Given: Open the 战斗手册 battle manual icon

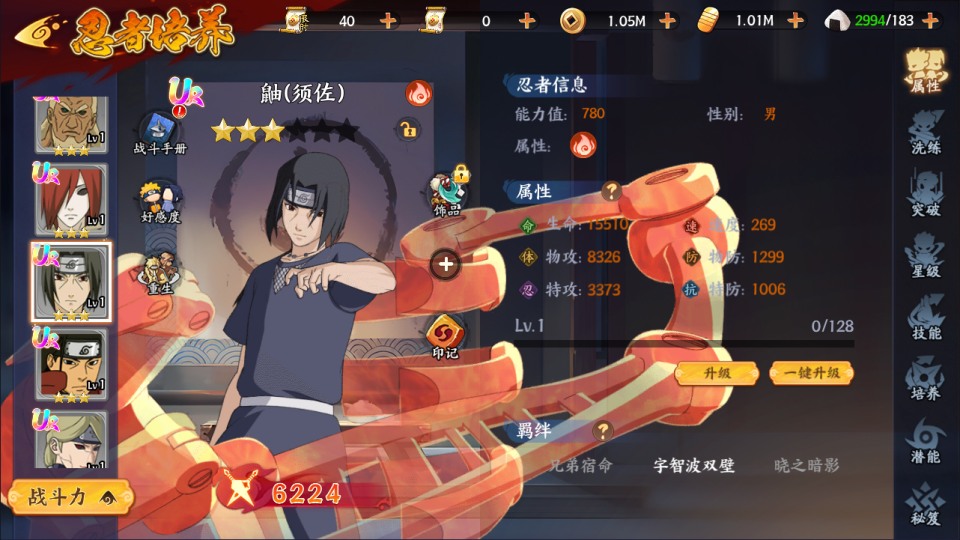Looking at the screenshot, I should click(160, 133).
